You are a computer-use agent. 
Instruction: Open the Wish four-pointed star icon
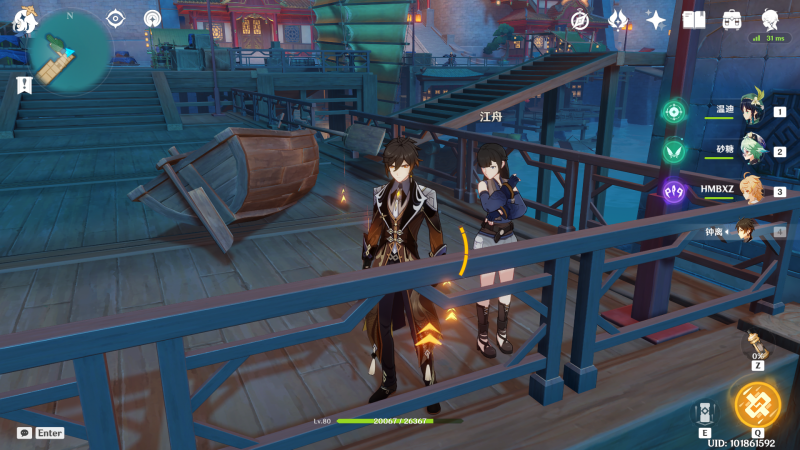tap(656, 19)
